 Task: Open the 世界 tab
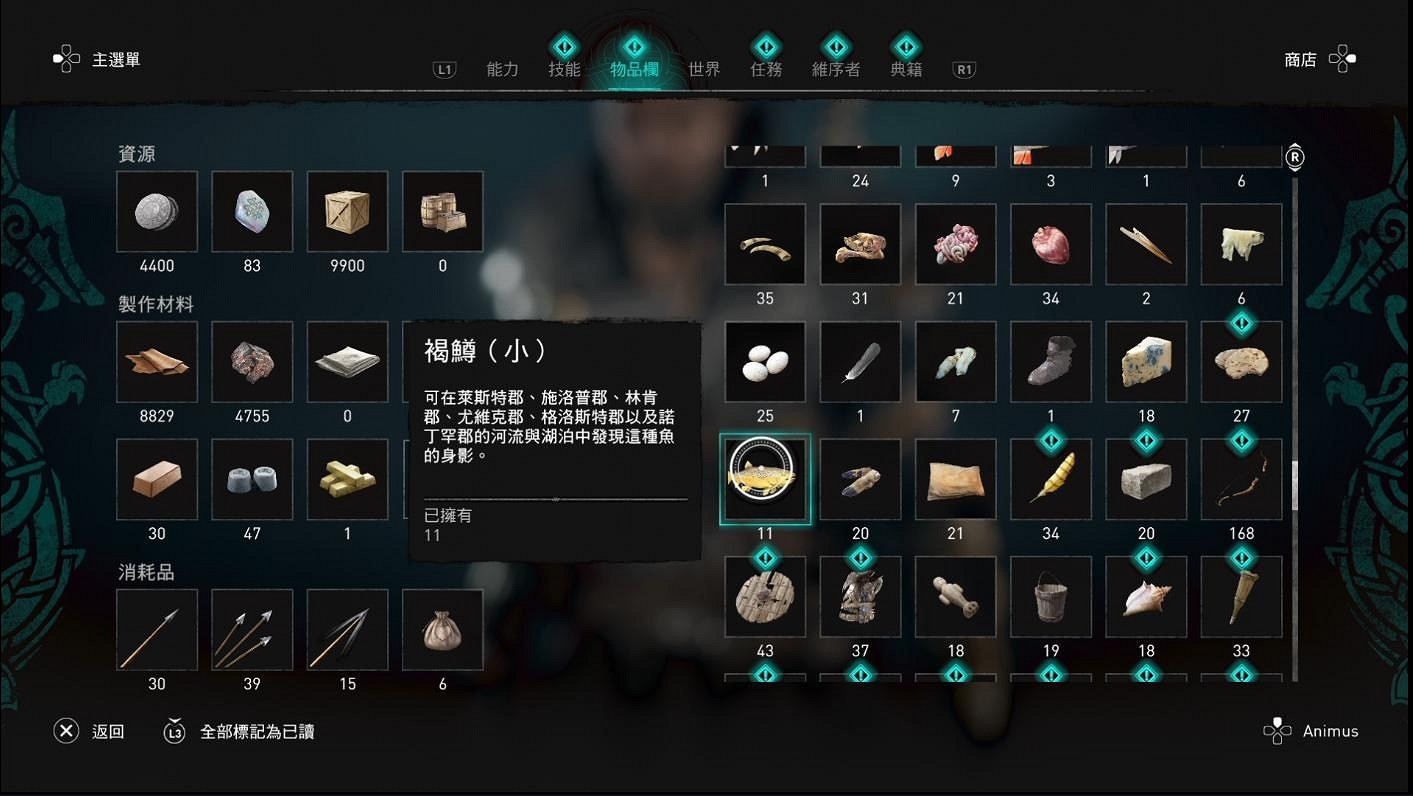click(704, 68)
